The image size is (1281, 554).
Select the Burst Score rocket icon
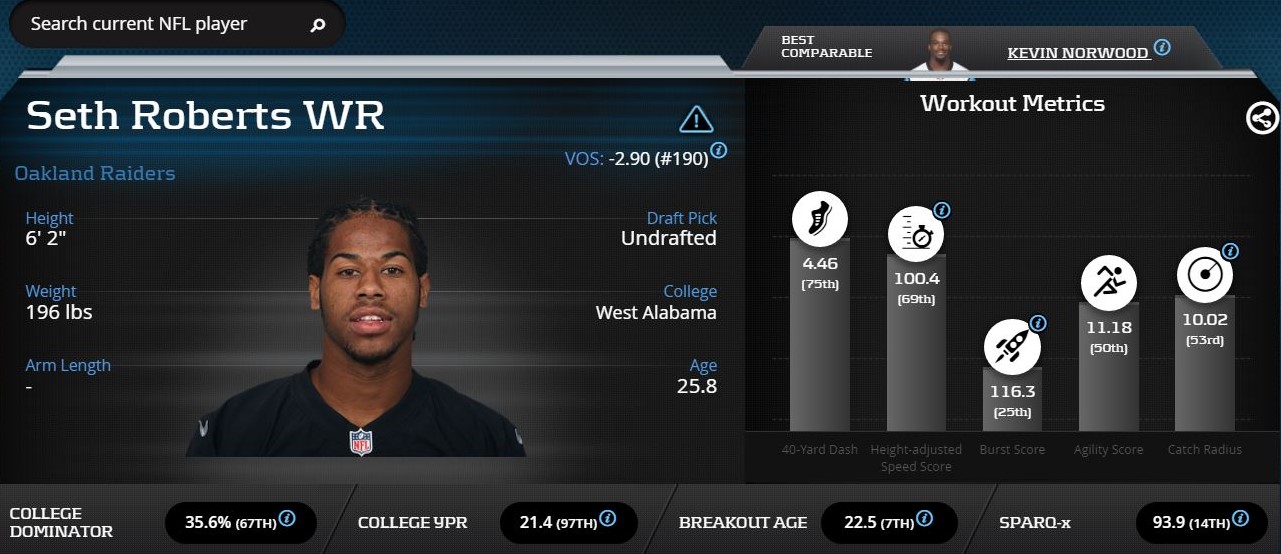[x=1012, y=347]
